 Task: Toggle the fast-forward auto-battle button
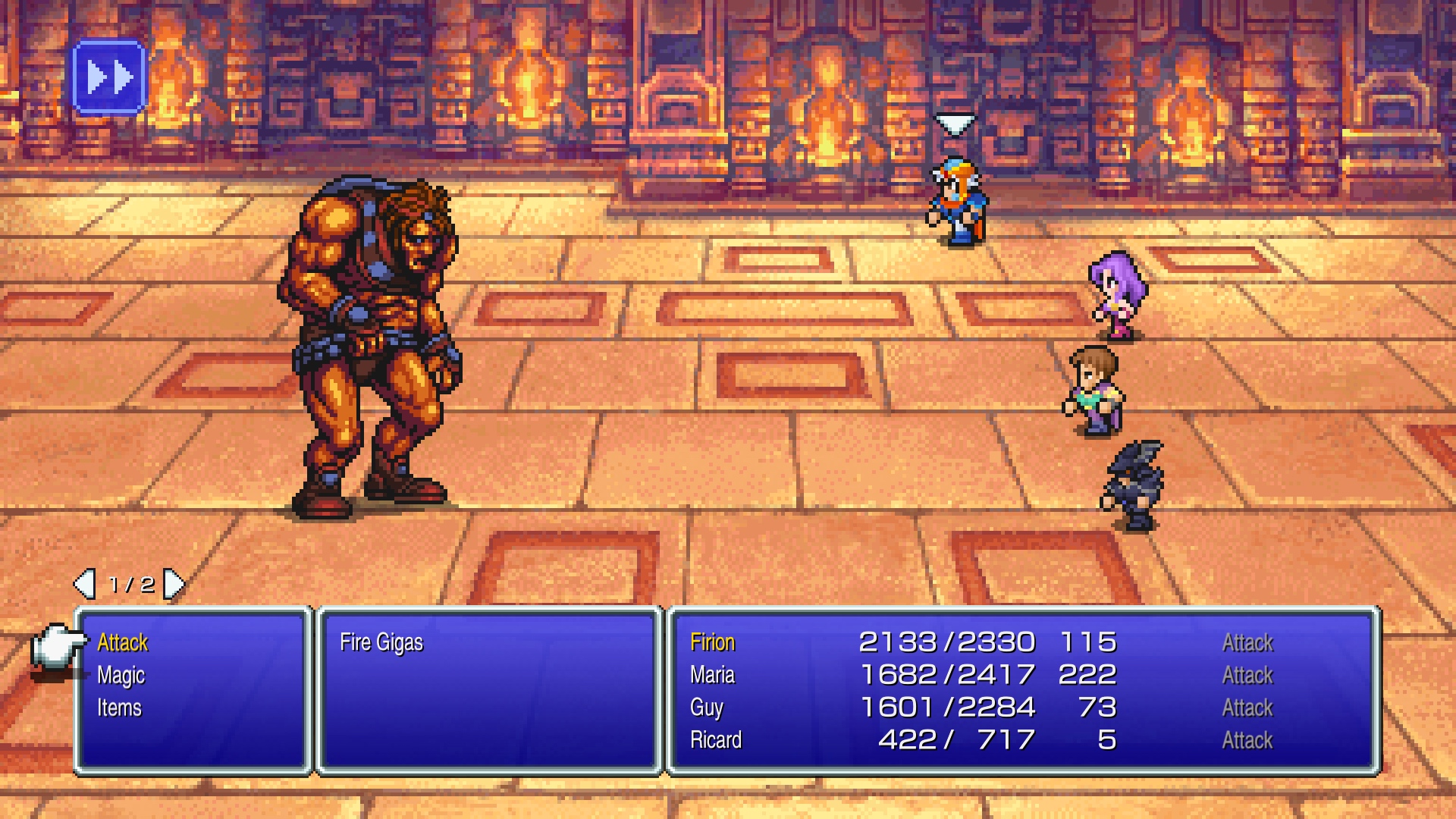[109, 78]
